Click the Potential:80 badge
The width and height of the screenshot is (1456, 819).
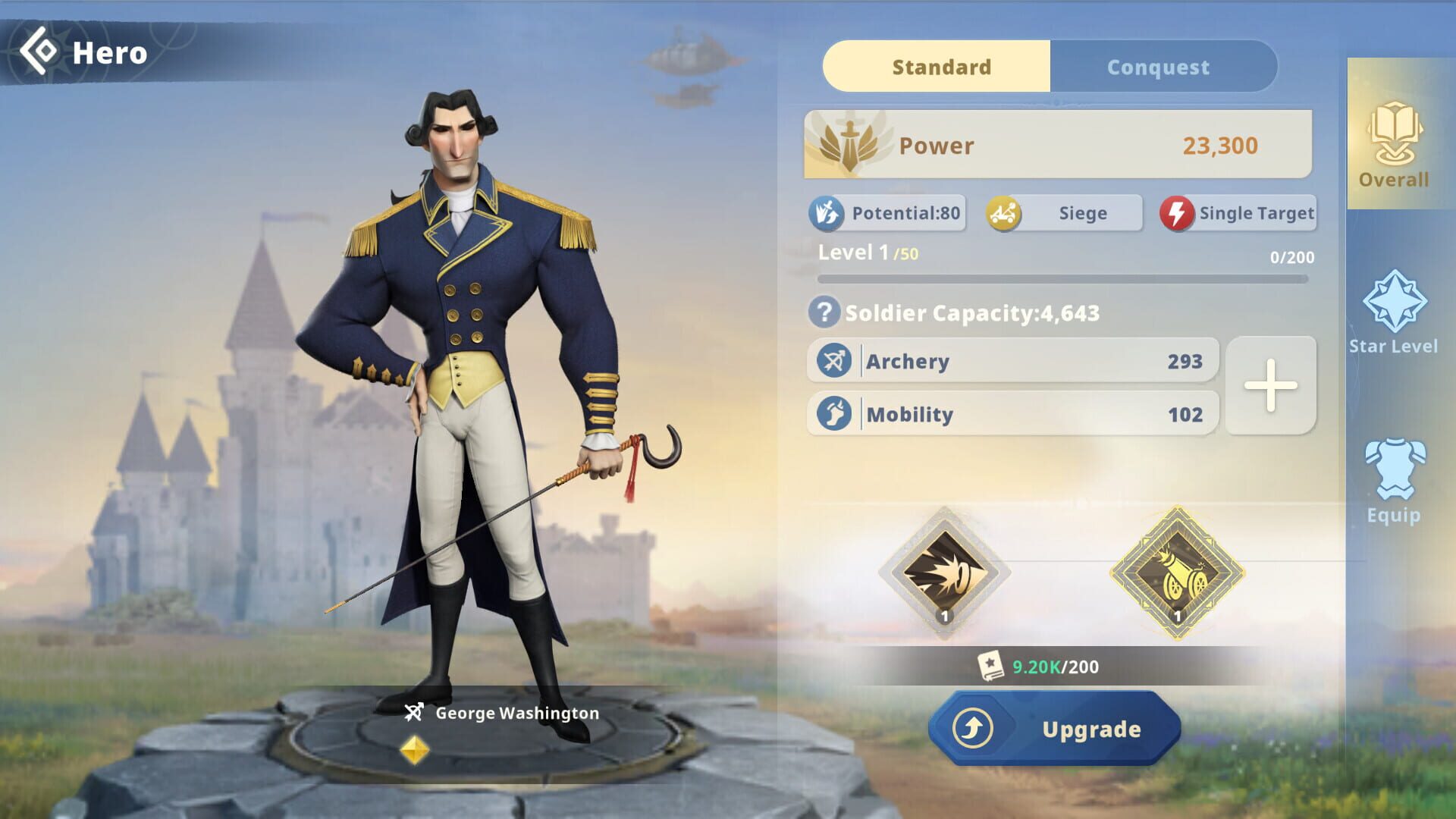pos(887,213)
